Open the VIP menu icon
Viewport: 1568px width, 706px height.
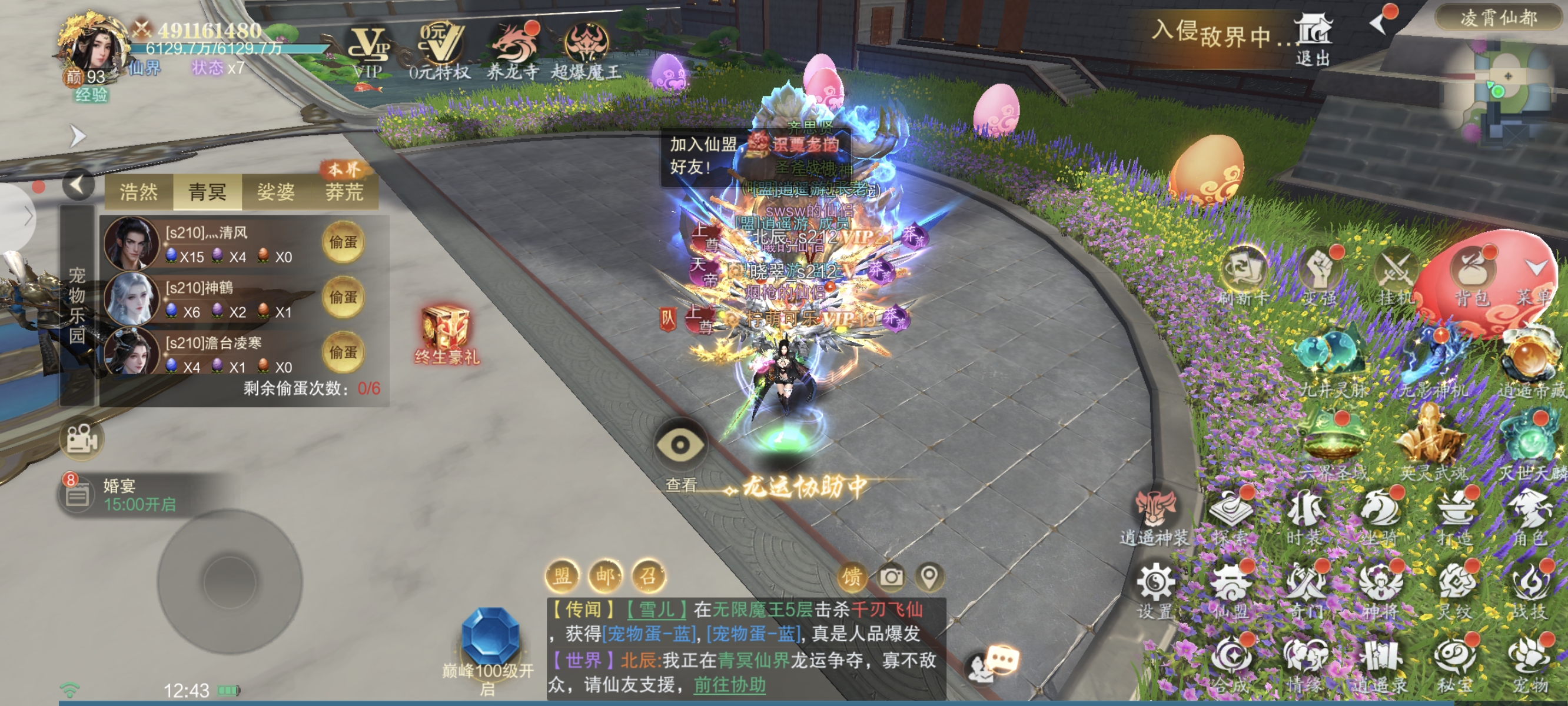coord(368,50)
